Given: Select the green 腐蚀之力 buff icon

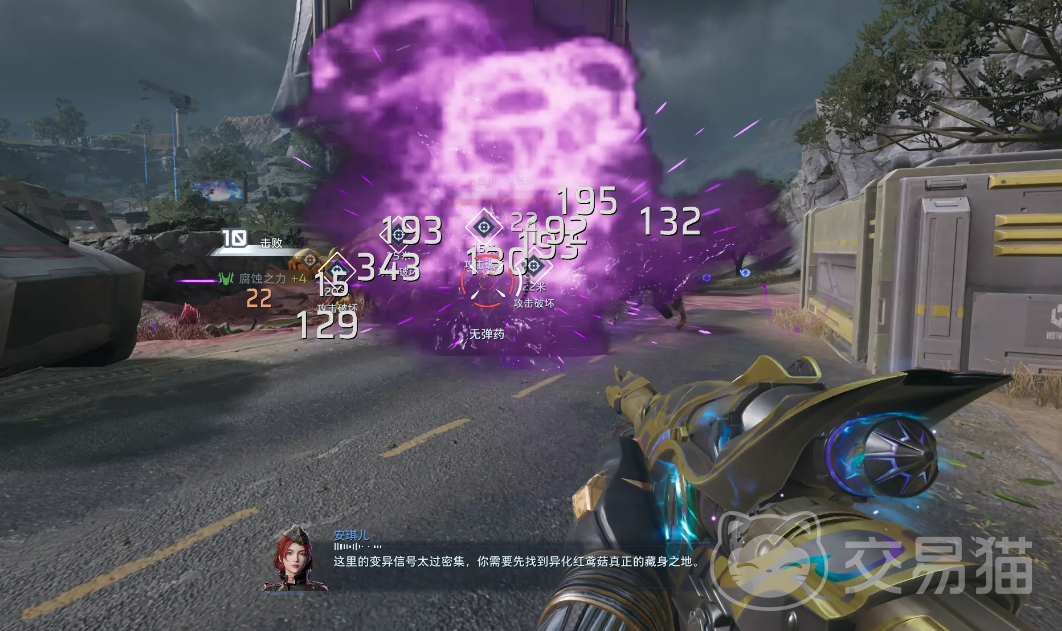Looking at the screenshot, I should [x=225, y=279].
